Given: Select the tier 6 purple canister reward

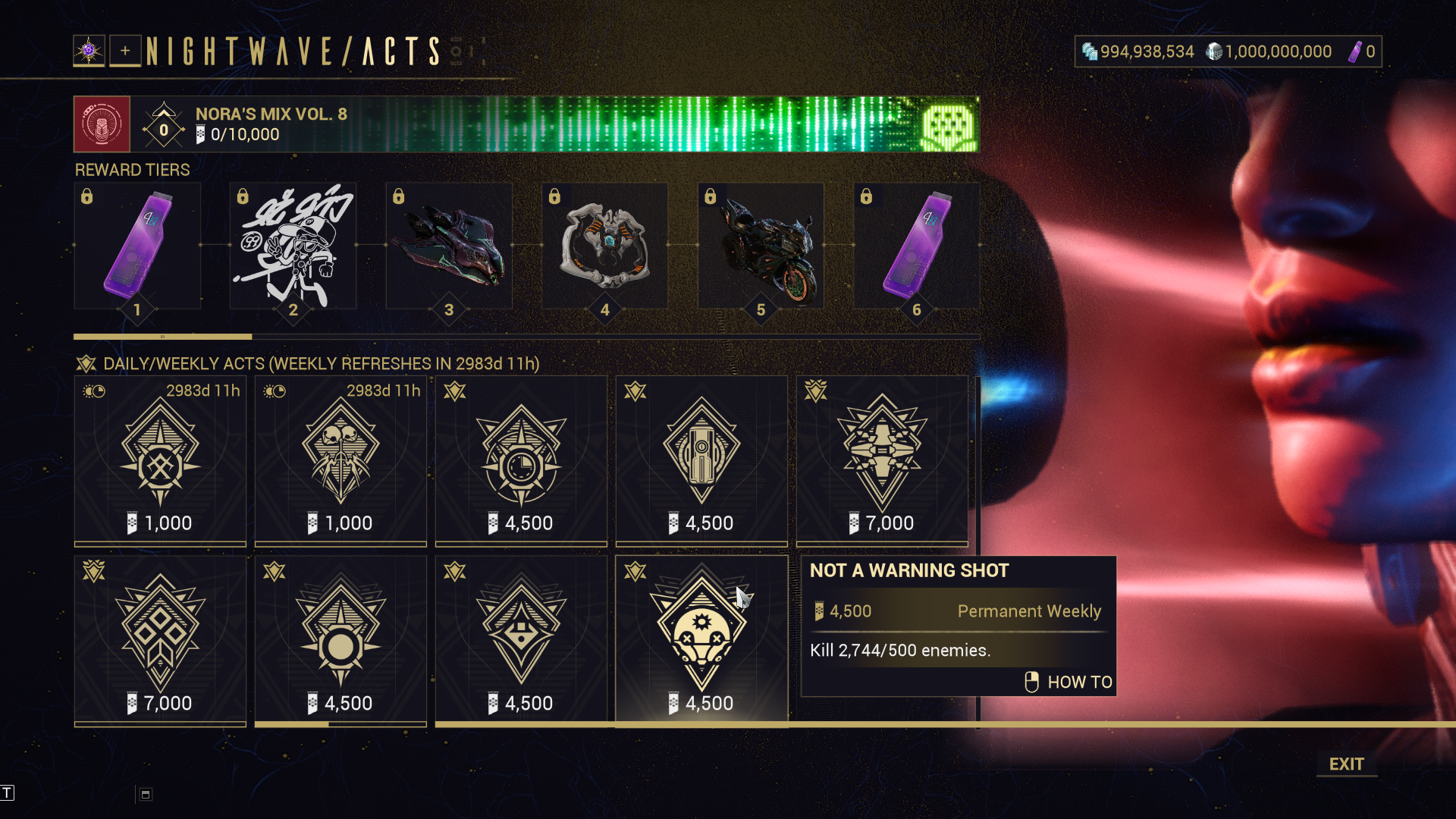Looking at the screenshot, I should point(916,246).
